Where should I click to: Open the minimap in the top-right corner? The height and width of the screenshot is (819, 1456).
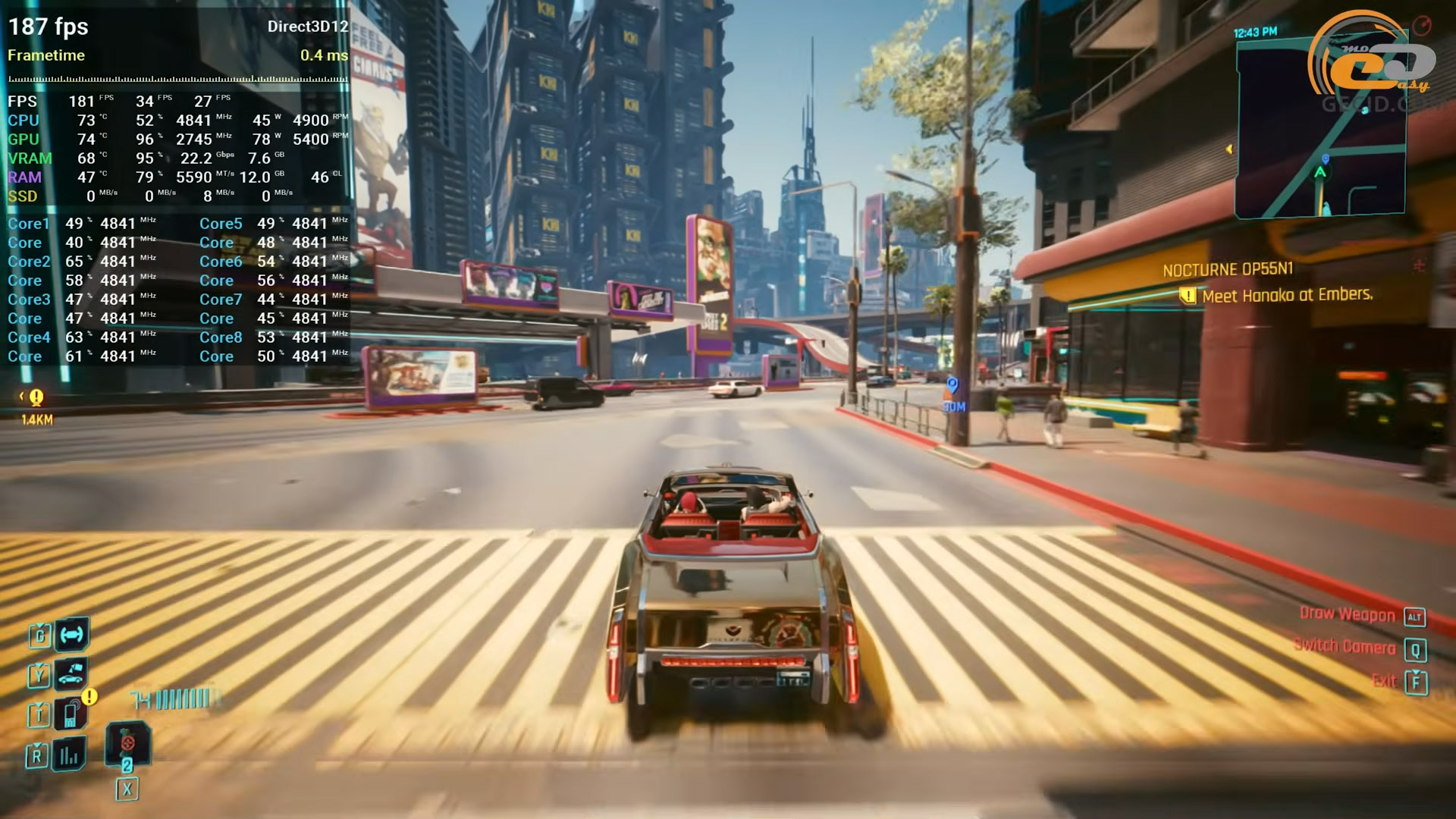click(x=1319, y=129)
